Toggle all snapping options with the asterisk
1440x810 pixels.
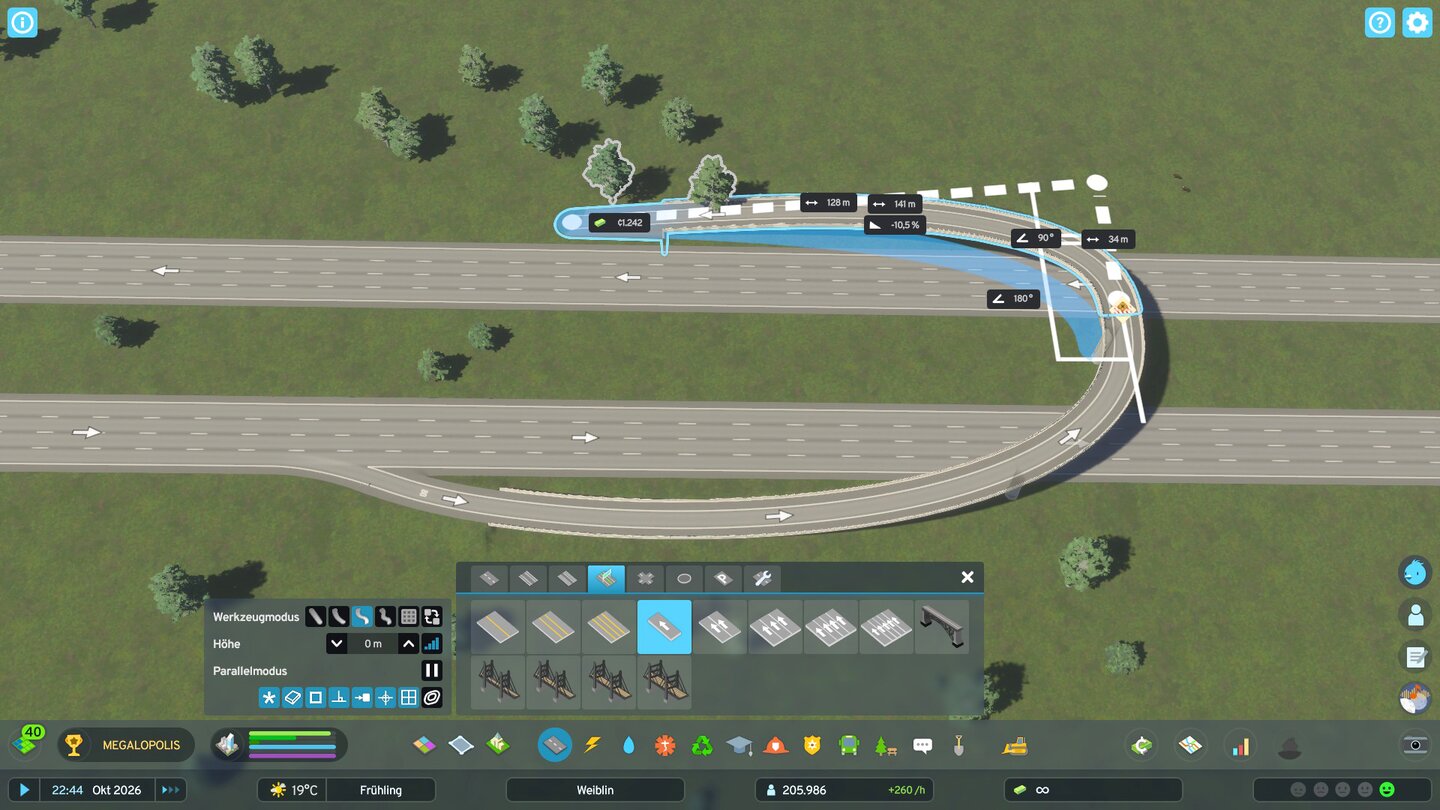(268, 697)
